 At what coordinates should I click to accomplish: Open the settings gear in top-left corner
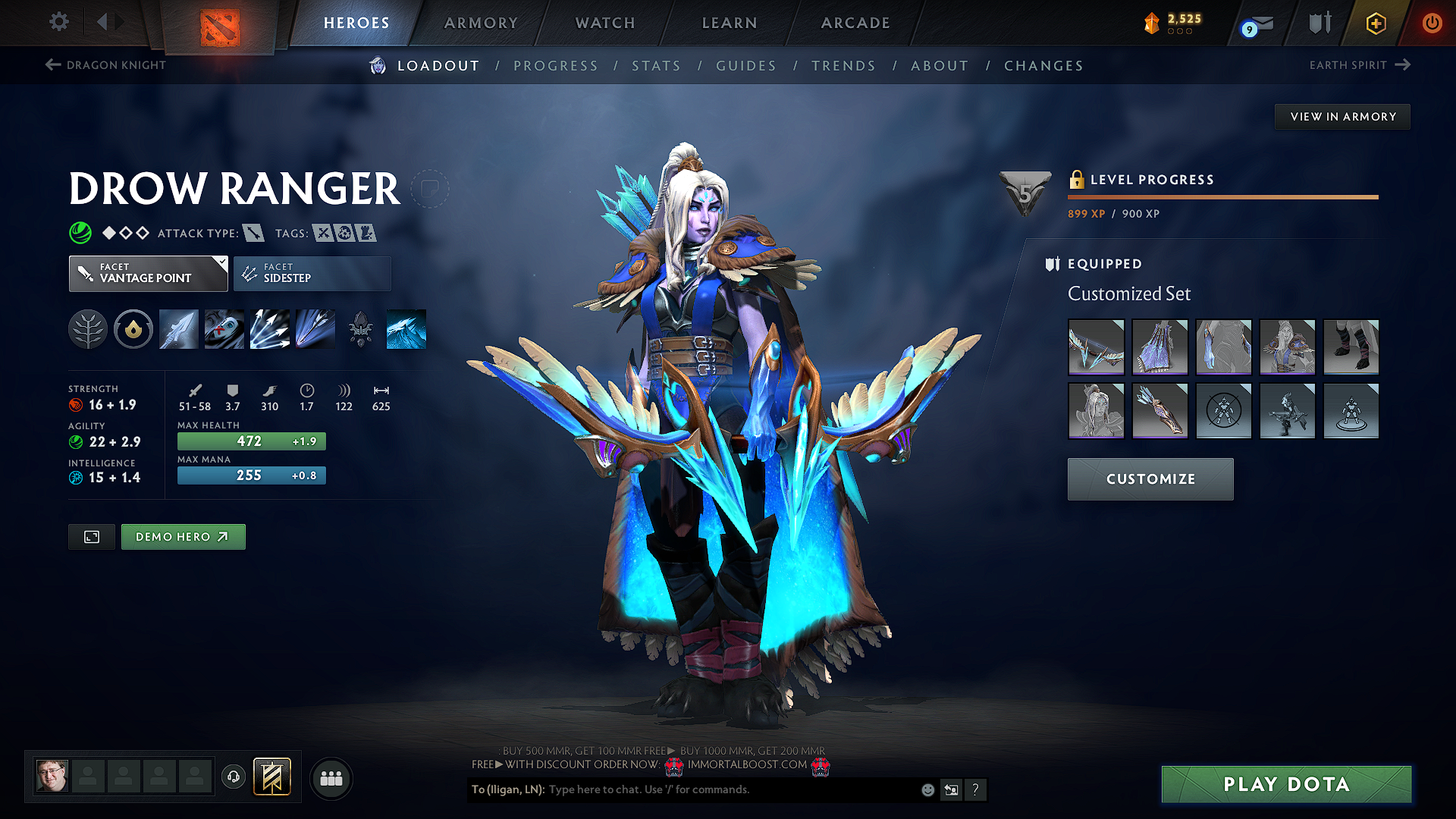(58, 22)
